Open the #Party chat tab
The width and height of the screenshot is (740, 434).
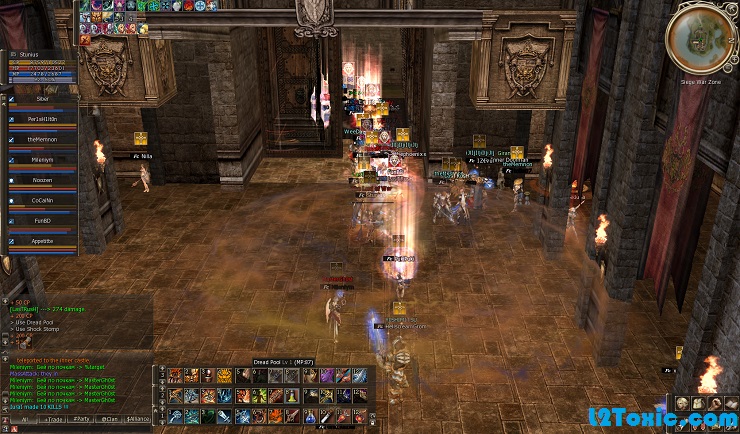(x=80, y=419)
